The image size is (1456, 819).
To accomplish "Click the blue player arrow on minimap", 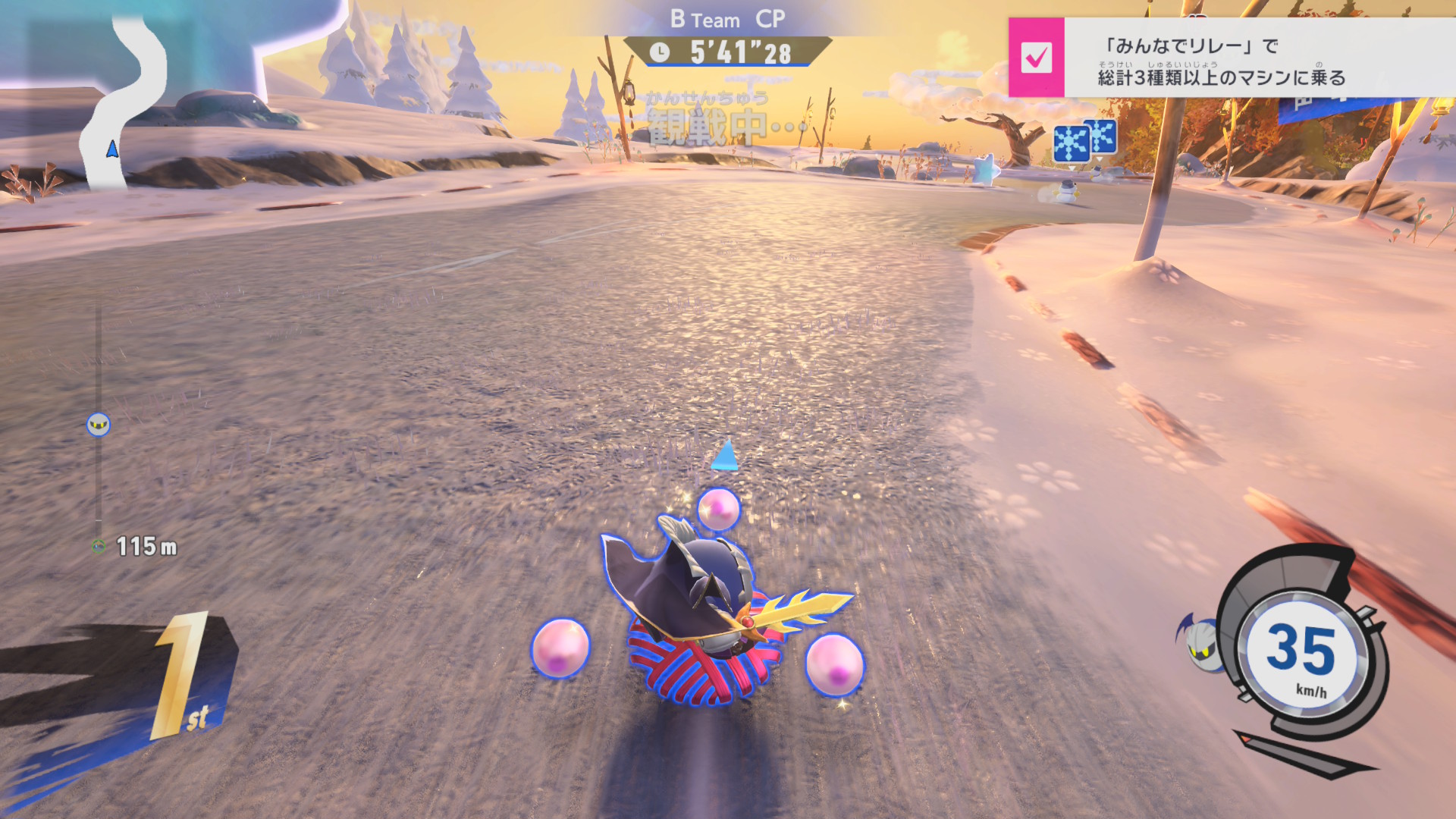I will click(x=112, y=149).
